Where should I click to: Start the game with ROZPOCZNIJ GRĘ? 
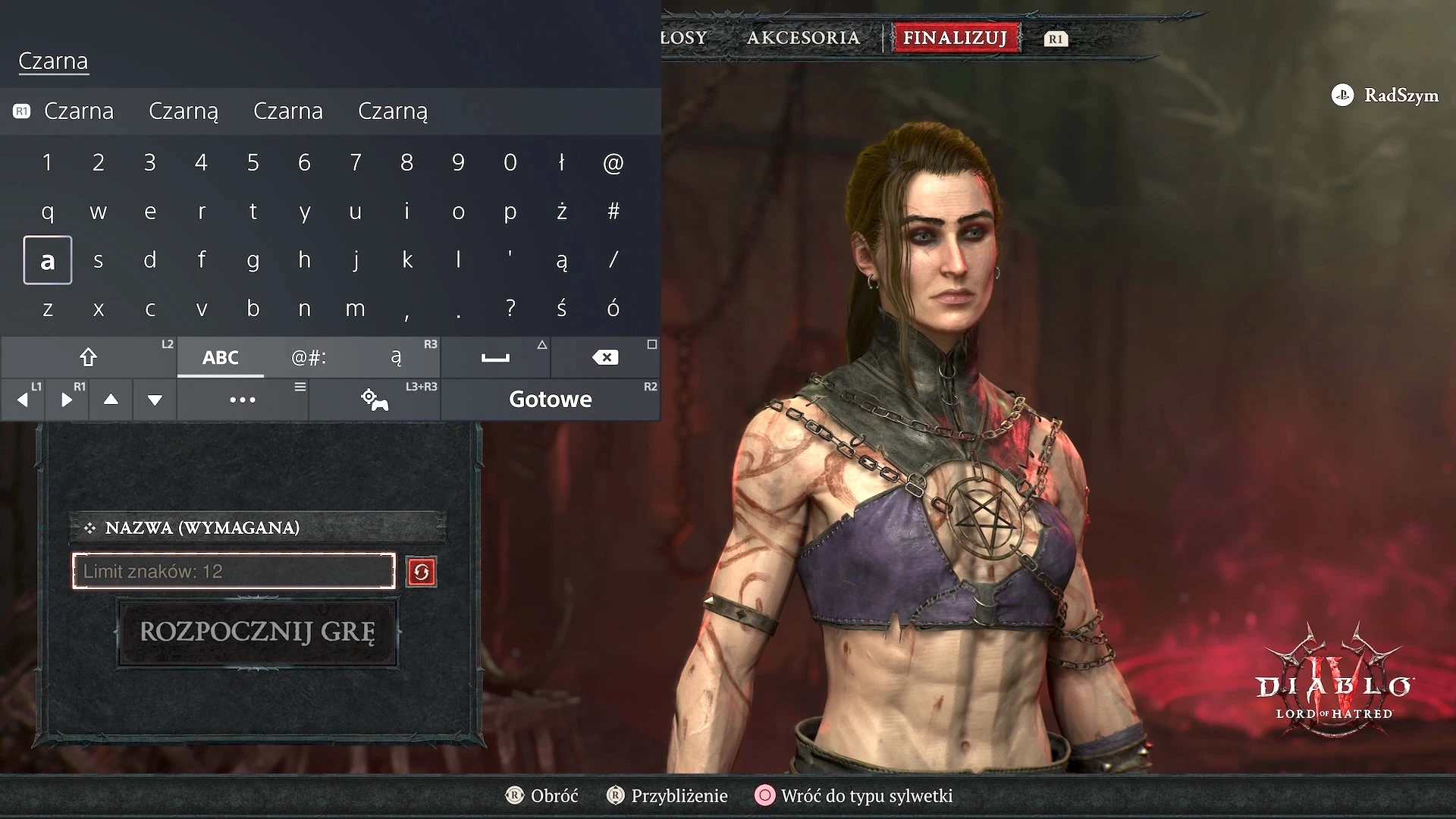tap(258, 632)
